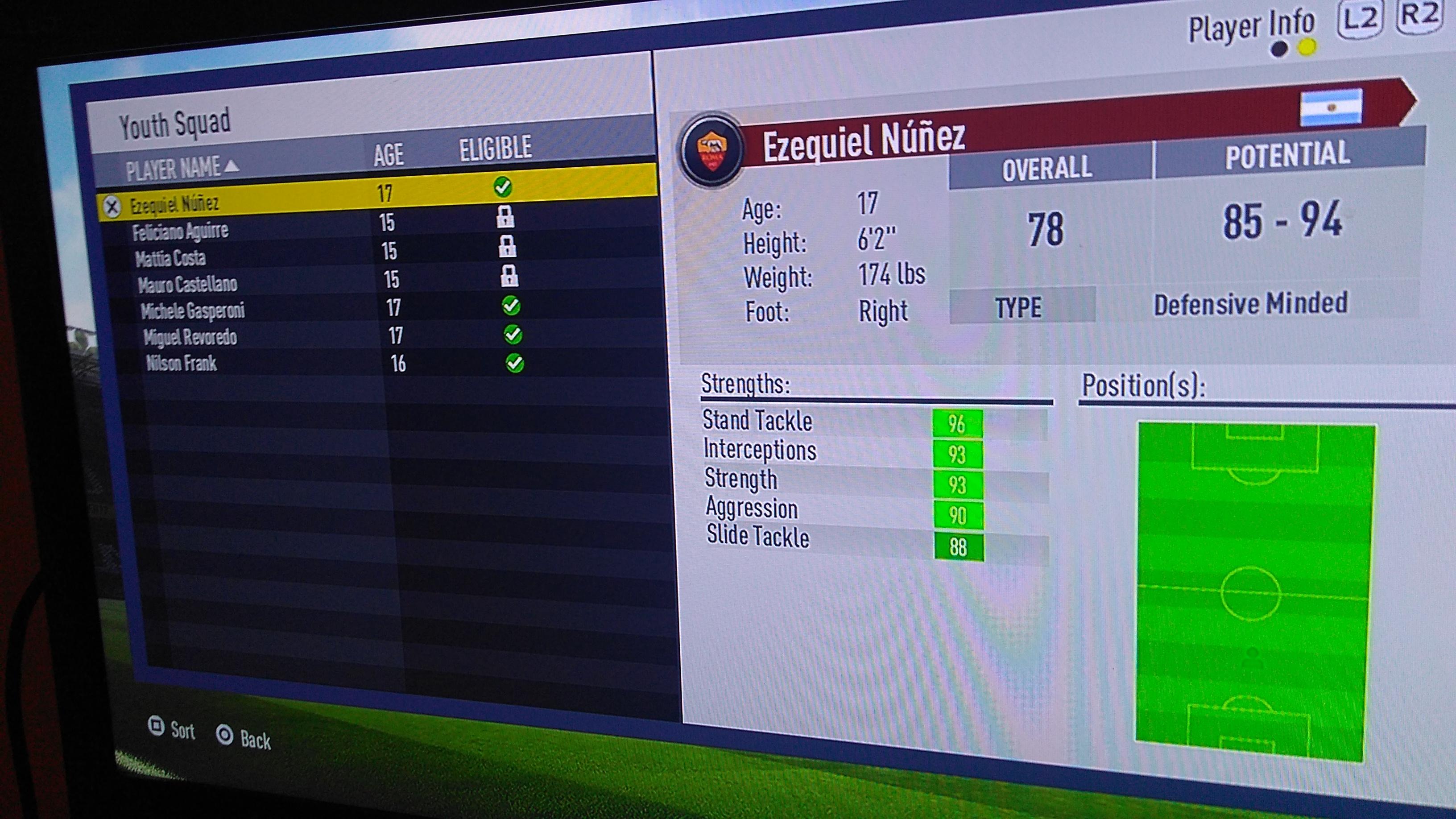Go back using the Back option
The height and width of the screenshot is (819, 1456).
click(244, 738)
